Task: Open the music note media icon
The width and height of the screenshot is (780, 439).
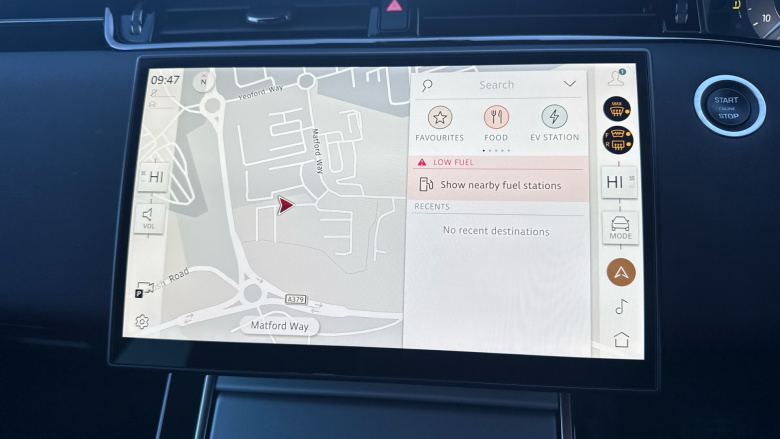Action: 620,307
